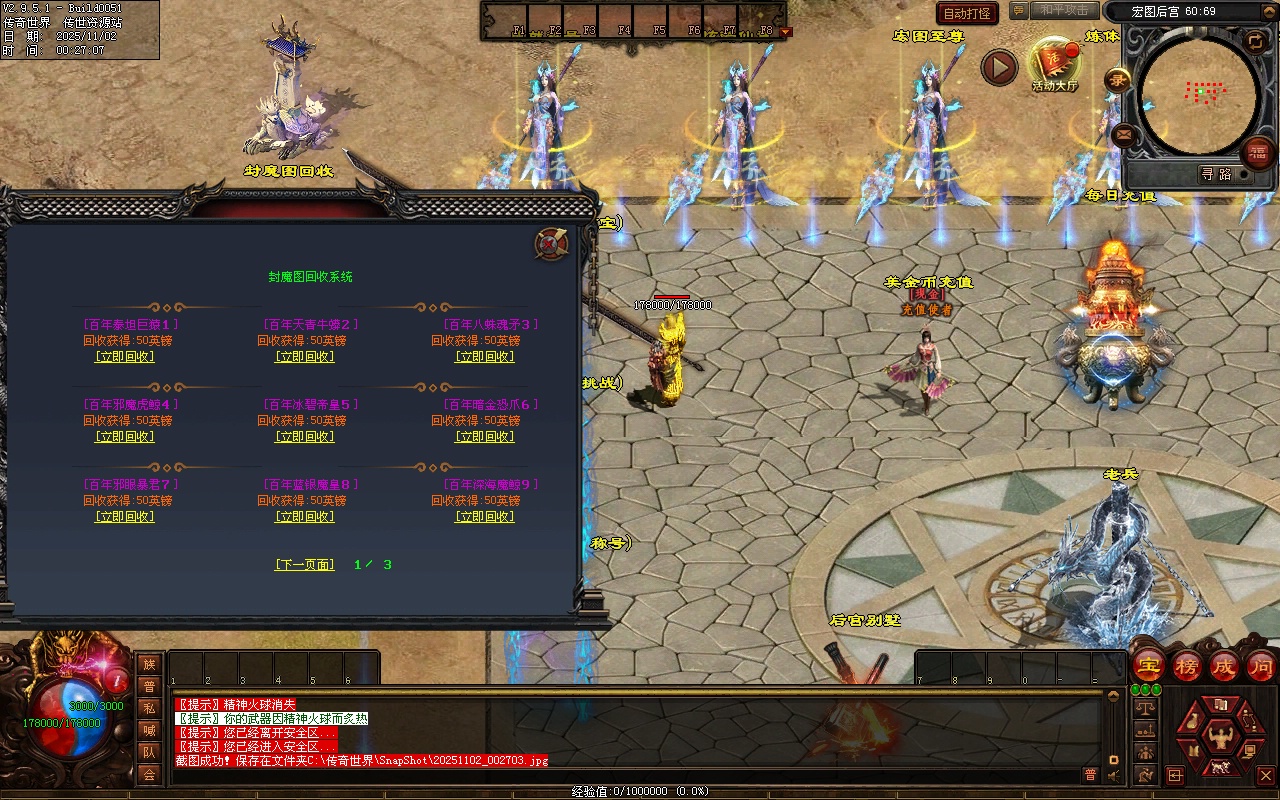Toggle the 自动打怪 auto-fight button
Screen dimensions: 1280x800
point(967,13)
